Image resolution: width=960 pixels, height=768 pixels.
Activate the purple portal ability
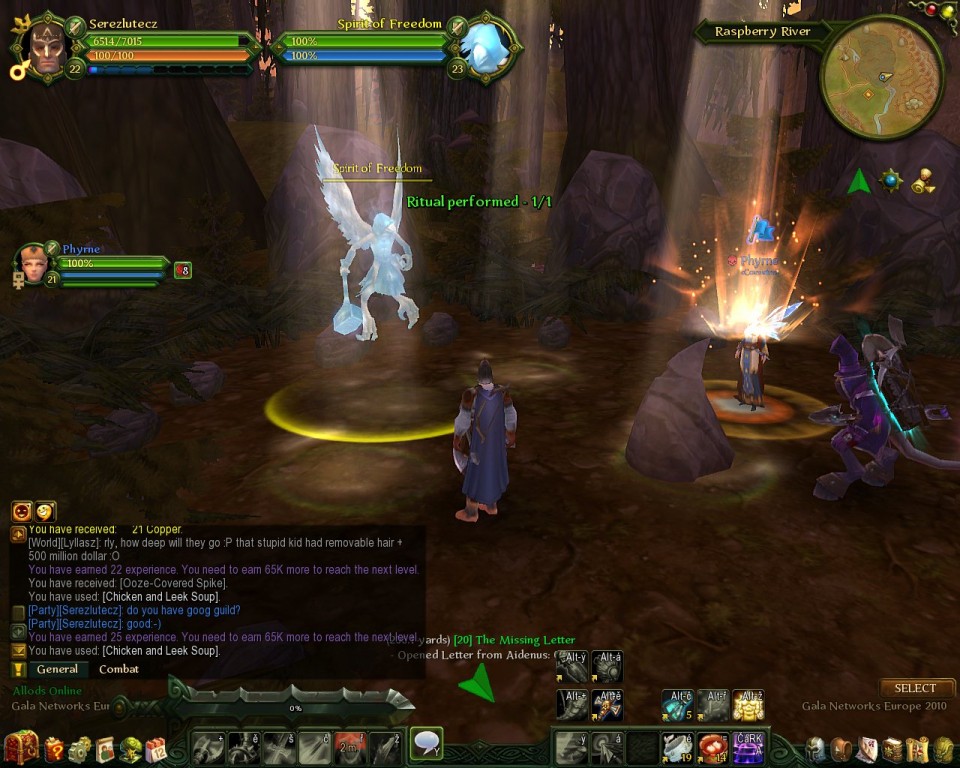click(748, 747)
